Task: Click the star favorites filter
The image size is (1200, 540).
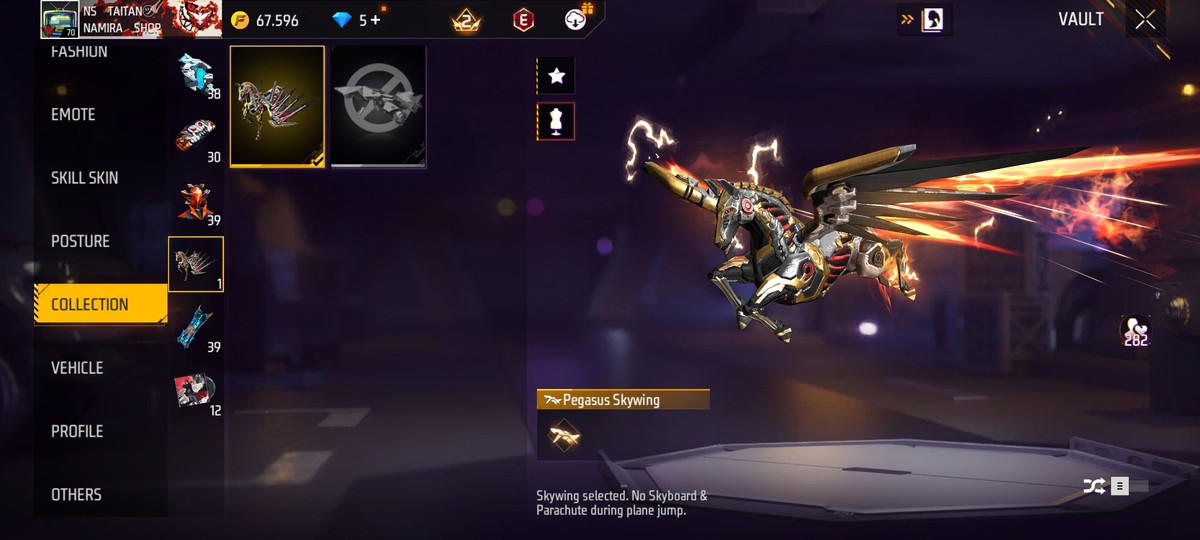Action: (x=556, y=75)
